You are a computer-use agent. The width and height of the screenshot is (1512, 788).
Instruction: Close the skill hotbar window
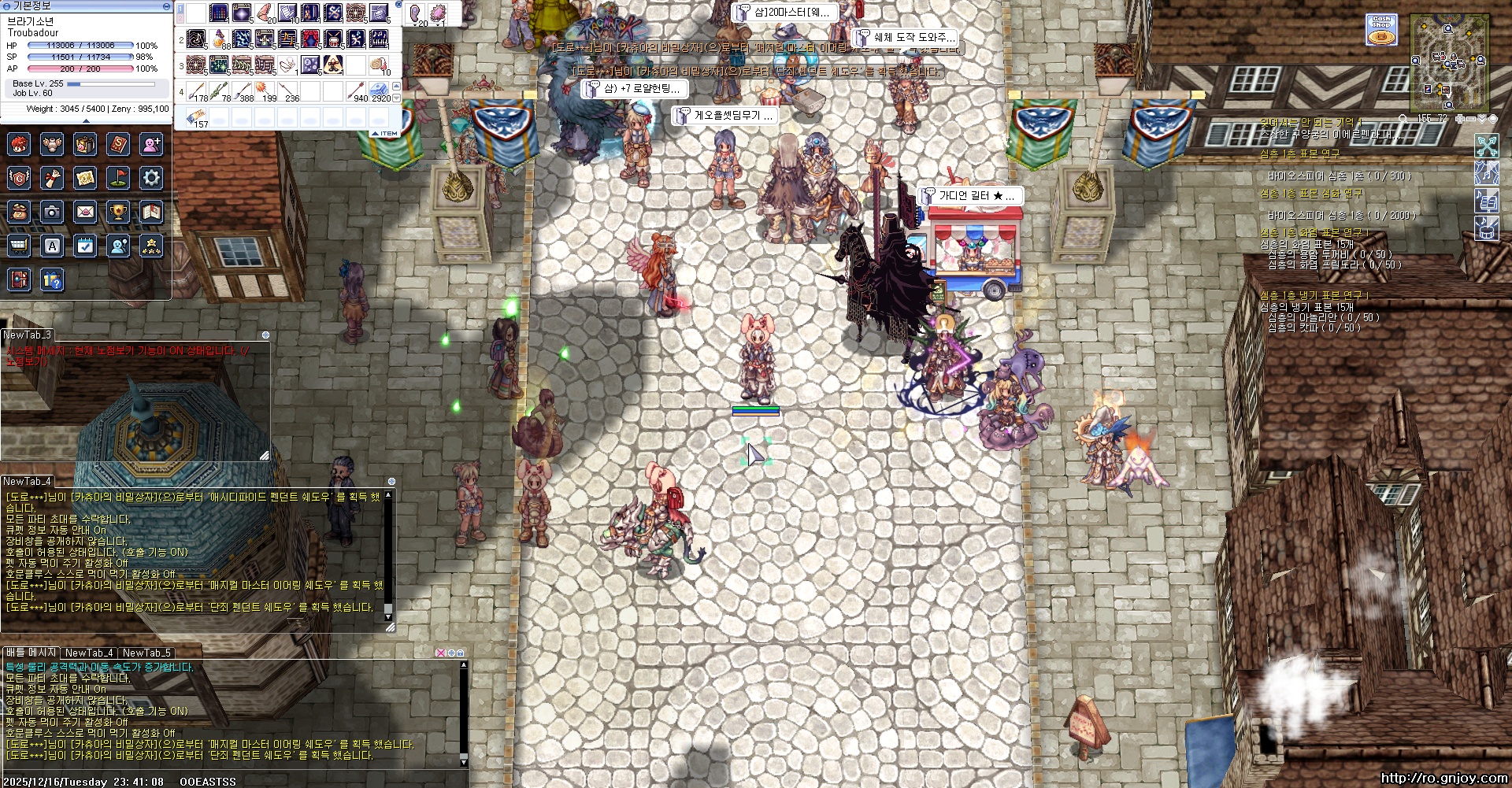tap(398, 5)
